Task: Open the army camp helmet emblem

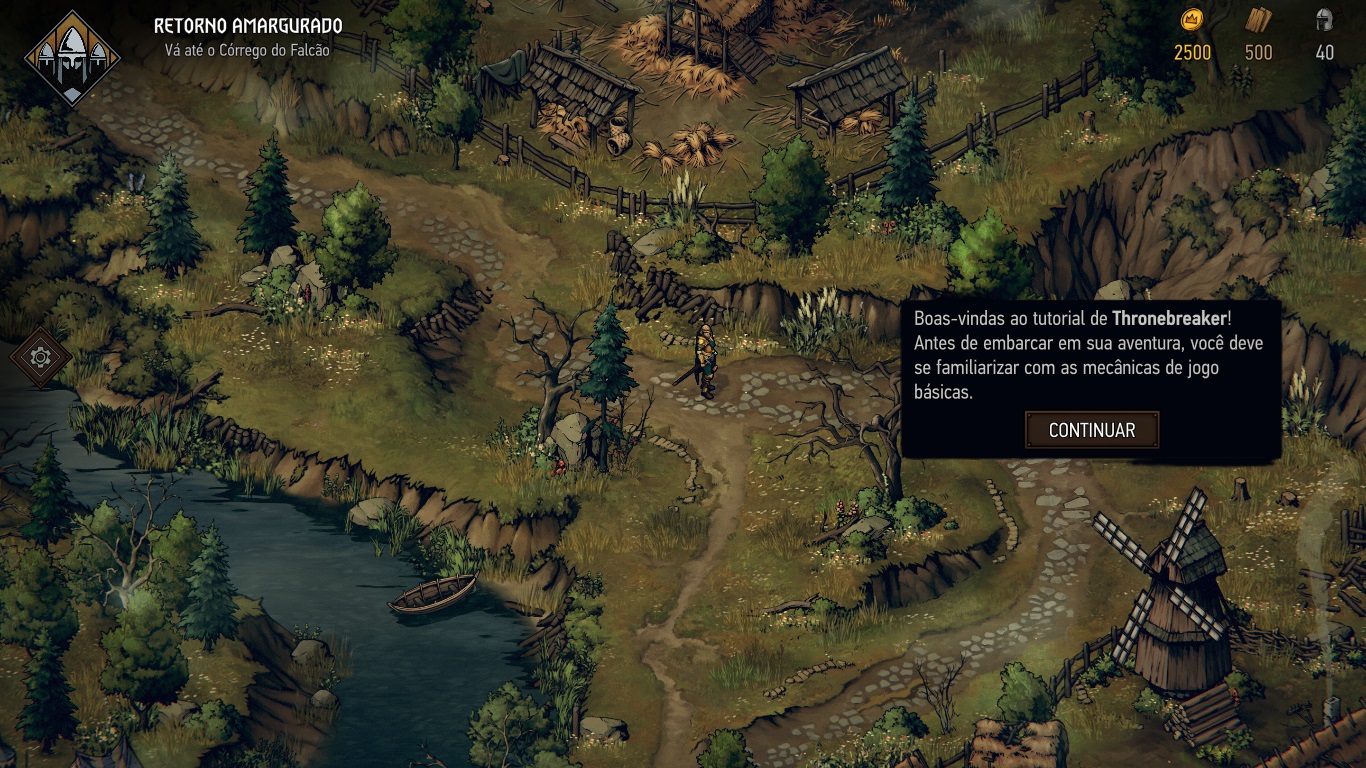Action: coord(72,59)
